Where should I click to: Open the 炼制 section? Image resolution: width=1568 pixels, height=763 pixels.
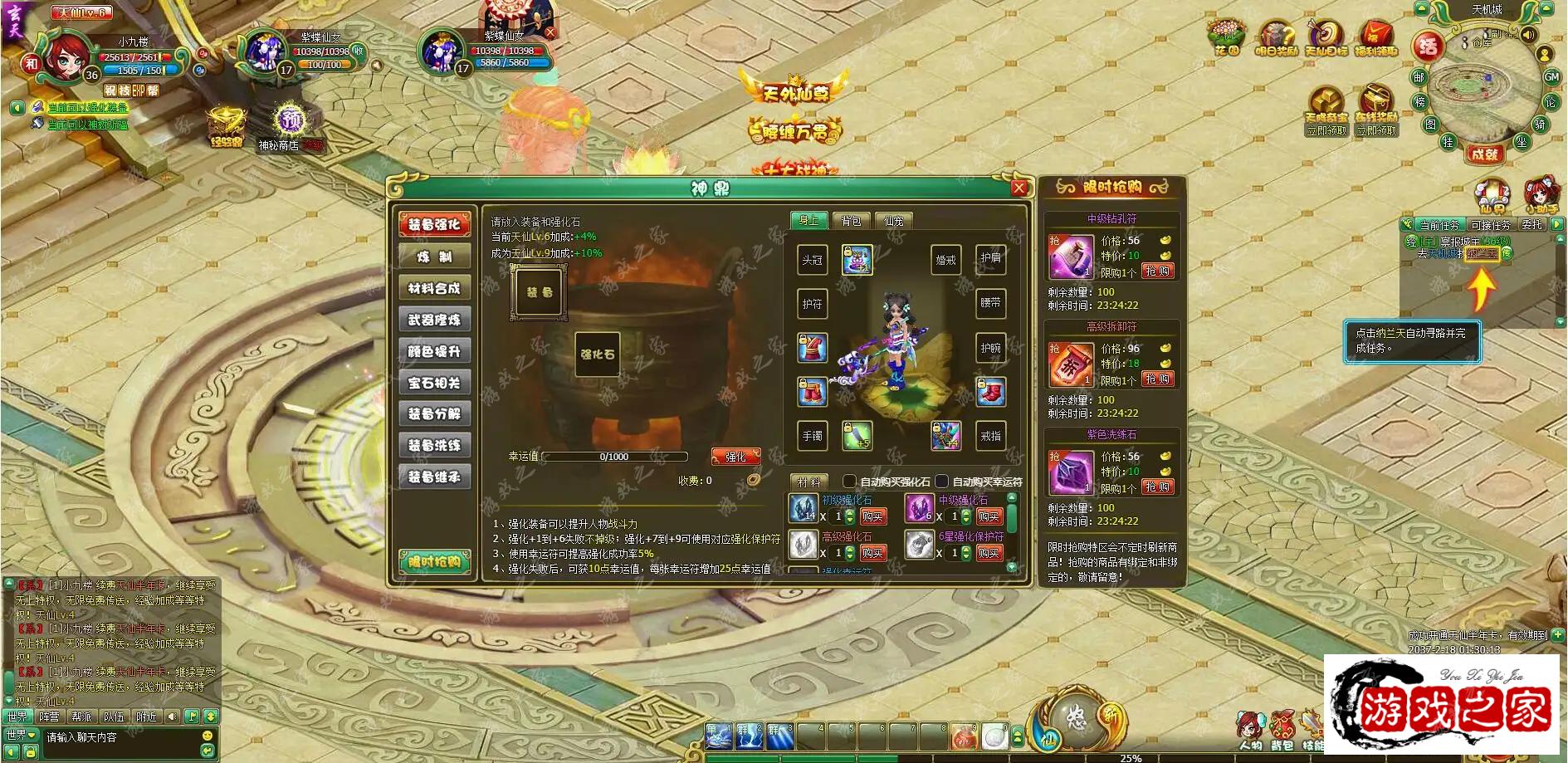[x=434, y=257]
